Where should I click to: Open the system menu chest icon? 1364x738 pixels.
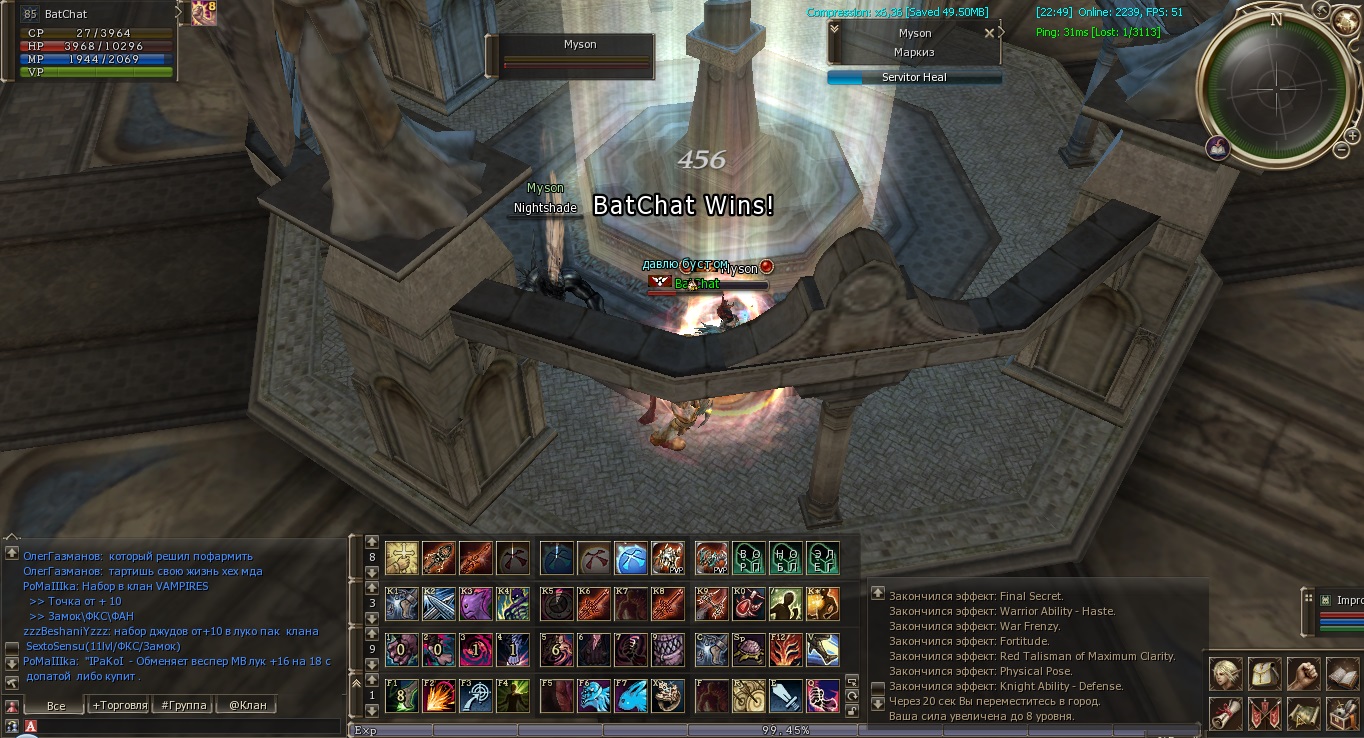click(1342, 714)
